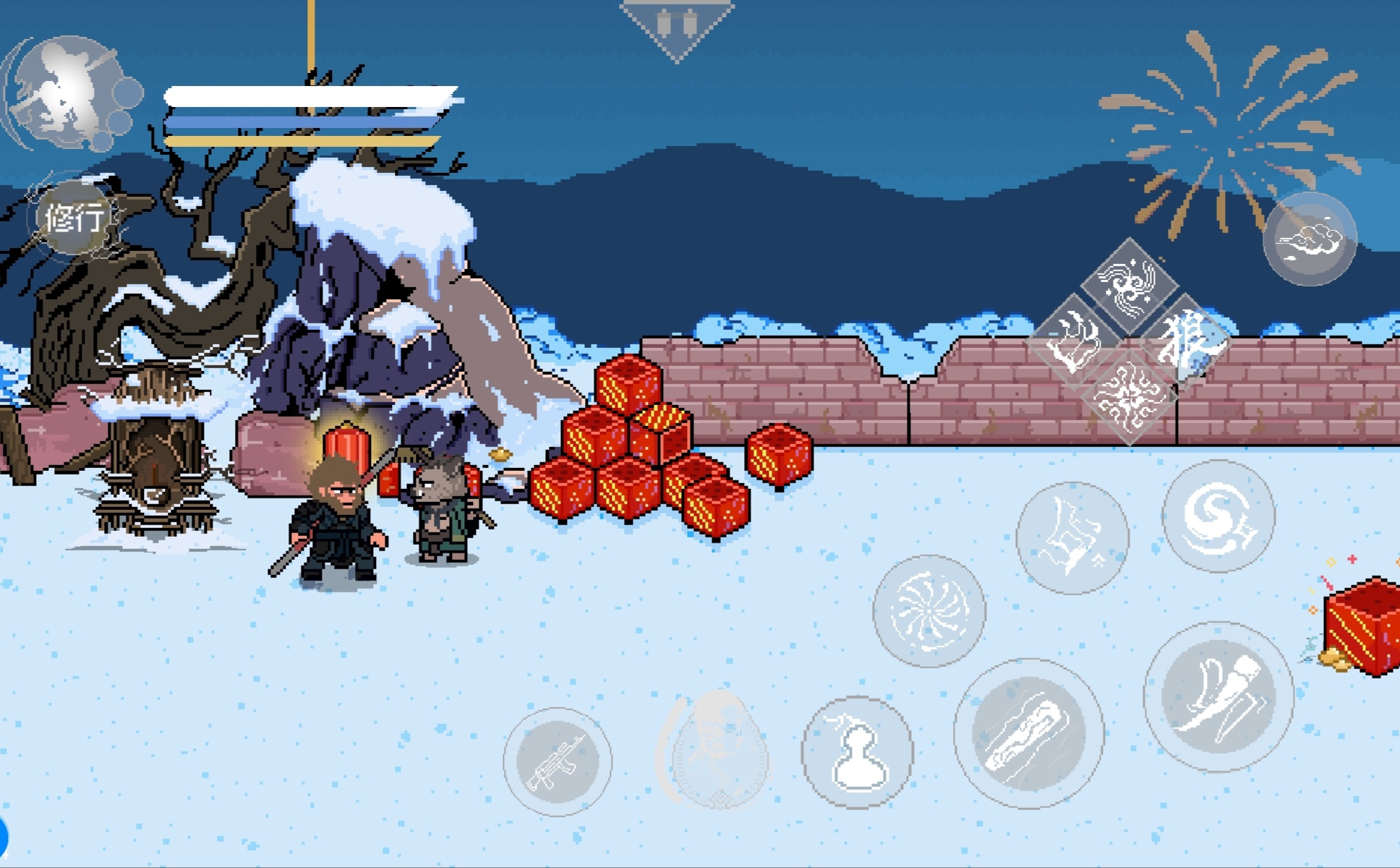Viewport: 1400px width, 868px height.
Task: Select the horned beast diamond skill
Action: click(1075, 341)
